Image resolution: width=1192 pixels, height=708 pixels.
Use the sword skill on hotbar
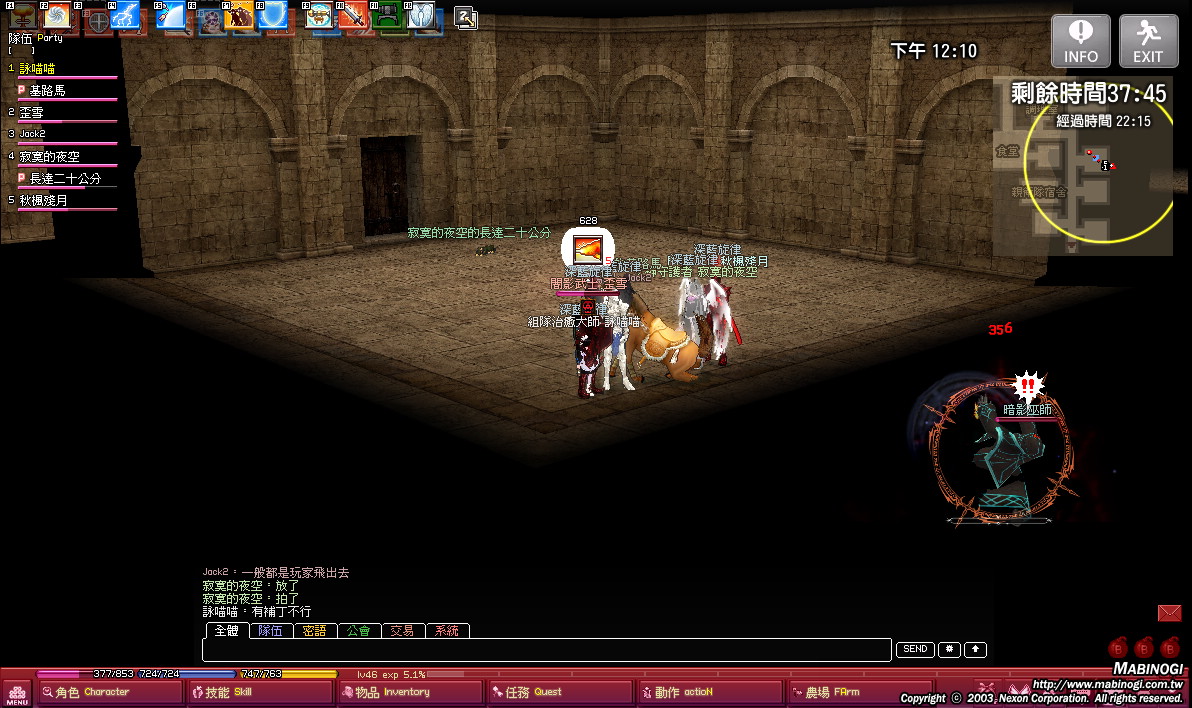point(354,18)
